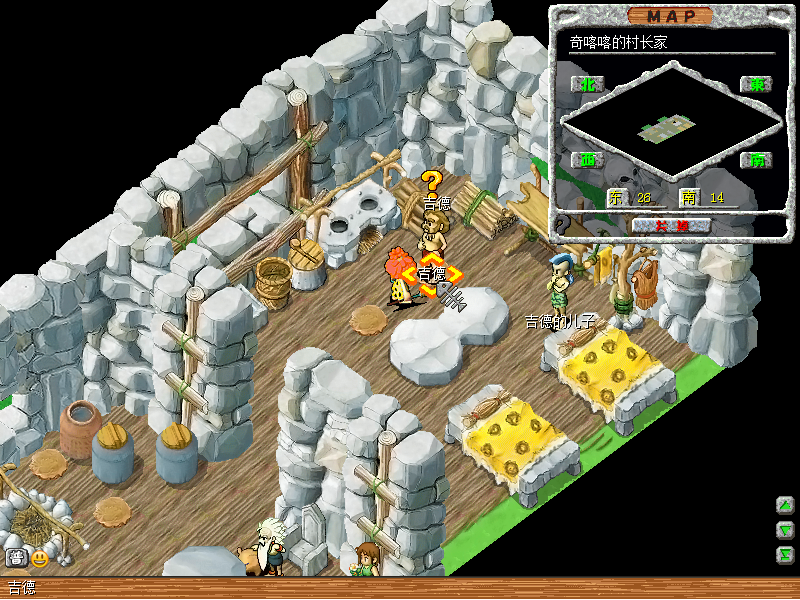Screen dimensions: 800x600
Task: Toggle the 普 chat mode button
Action: [x=16, y=558]
